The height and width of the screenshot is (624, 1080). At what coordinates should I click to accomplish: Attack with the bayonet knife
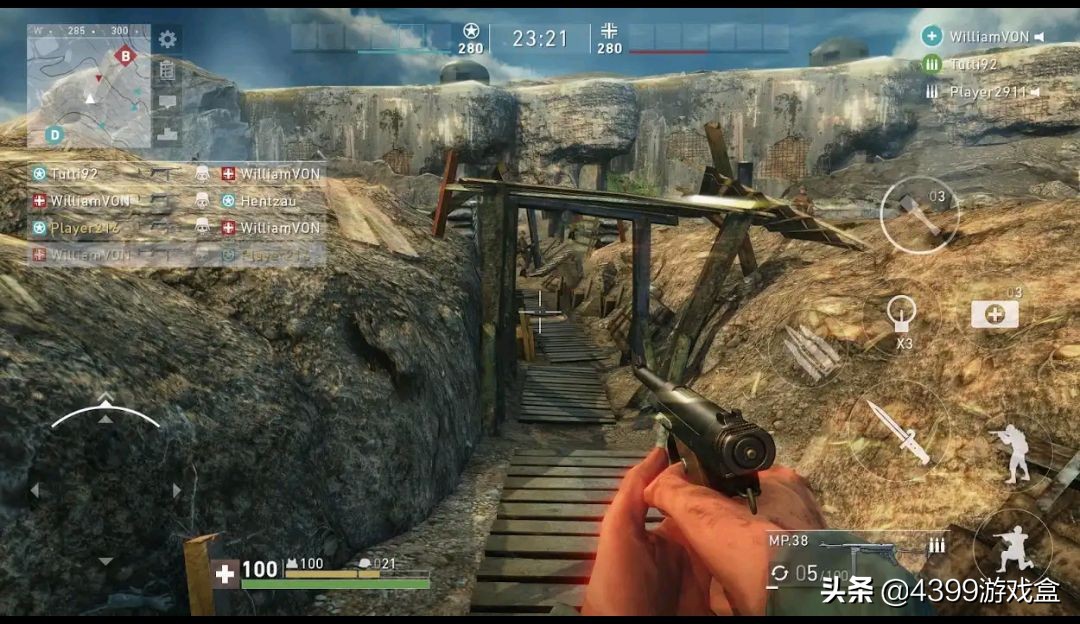tap(897, 431)
